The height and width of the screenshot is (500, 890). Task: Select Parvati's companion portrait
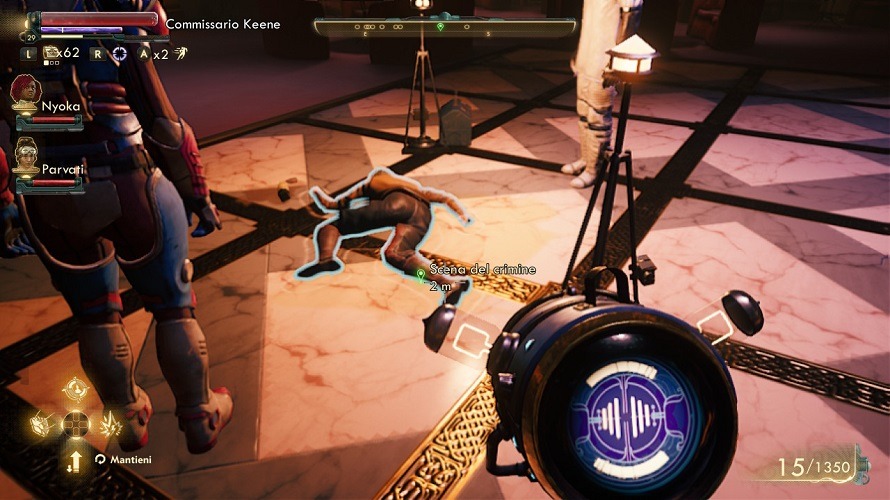(x=25, y=155)
